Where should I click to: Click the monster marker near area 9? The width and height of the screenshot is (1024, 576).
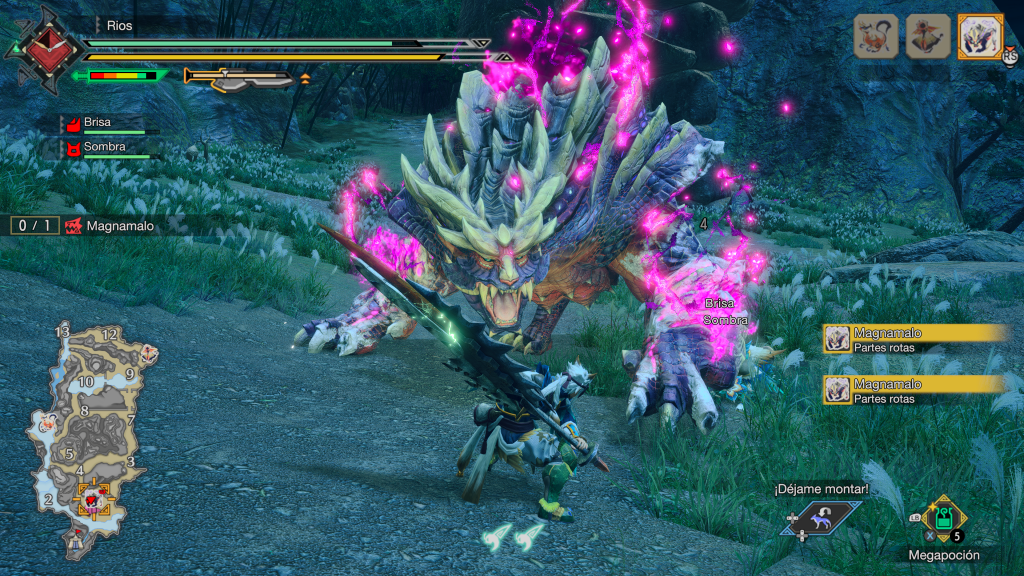[150, 353]
